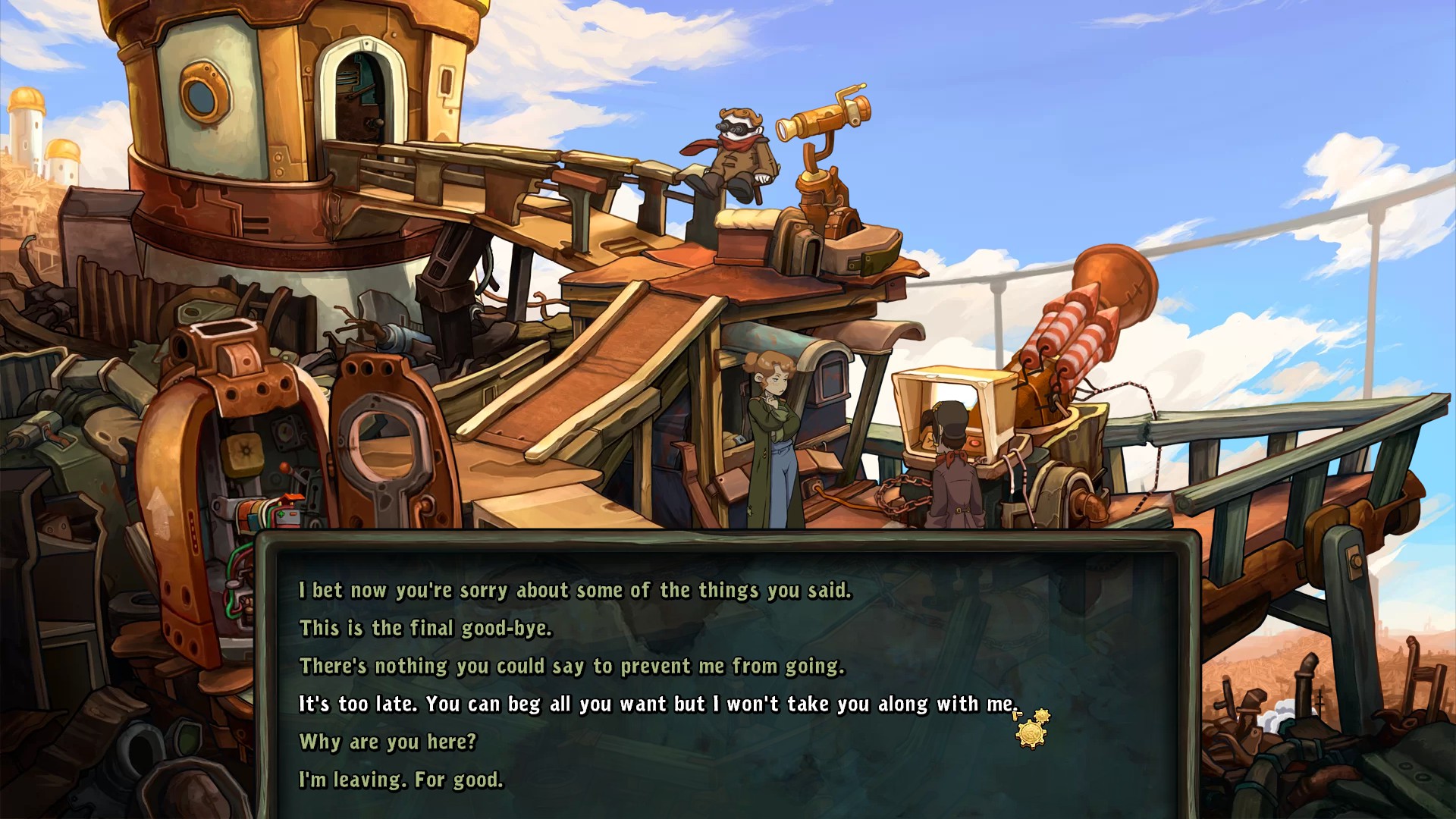This screenshot has width=1456, height=819.
Task: Choose "I bet now you're sorry" reply
Action: [575, 591]
